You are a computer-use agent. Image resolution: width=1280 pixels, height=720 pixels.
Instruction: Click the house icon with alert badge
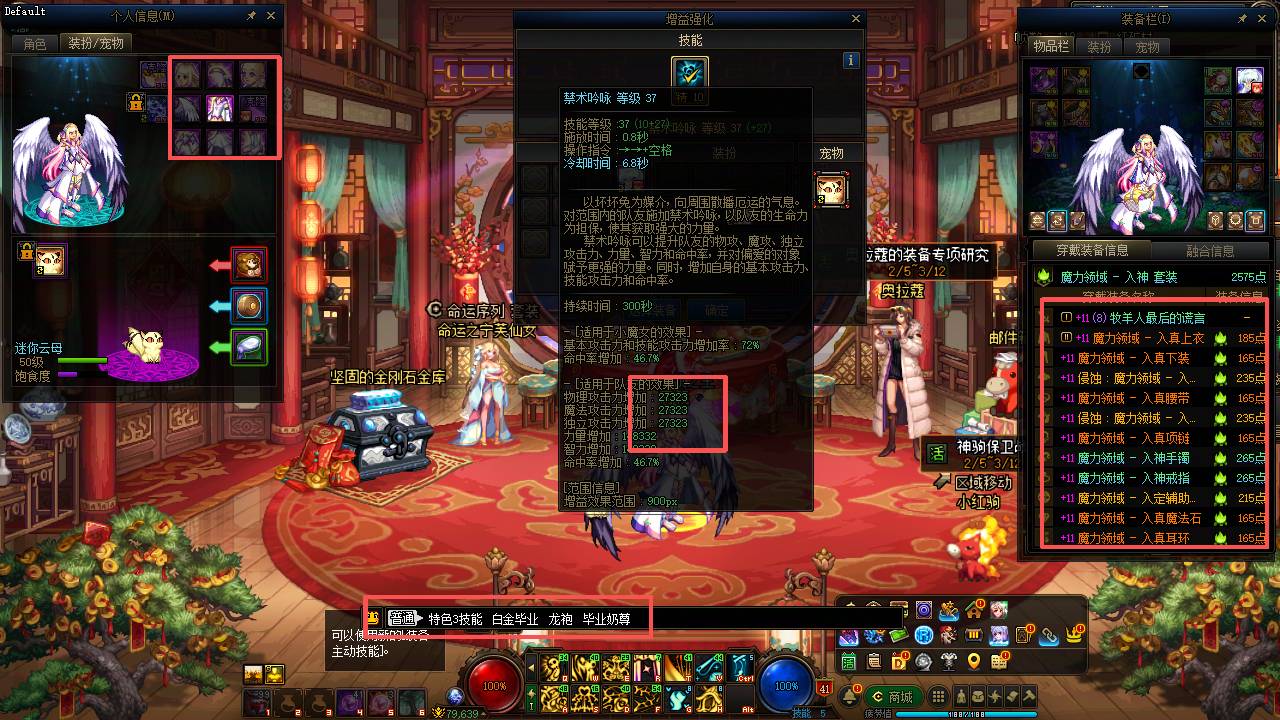pyautogui.click(x=973, y=611)
